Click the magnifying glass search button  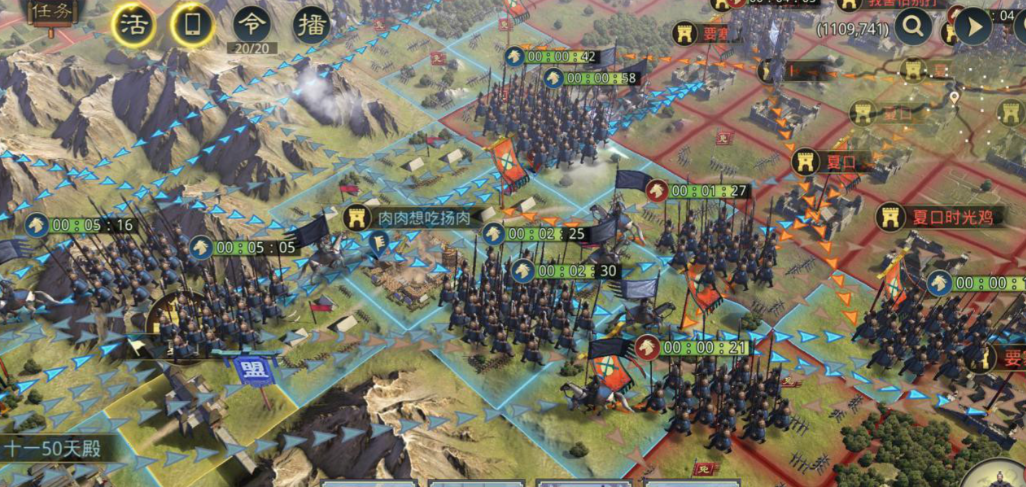(912, 27)
